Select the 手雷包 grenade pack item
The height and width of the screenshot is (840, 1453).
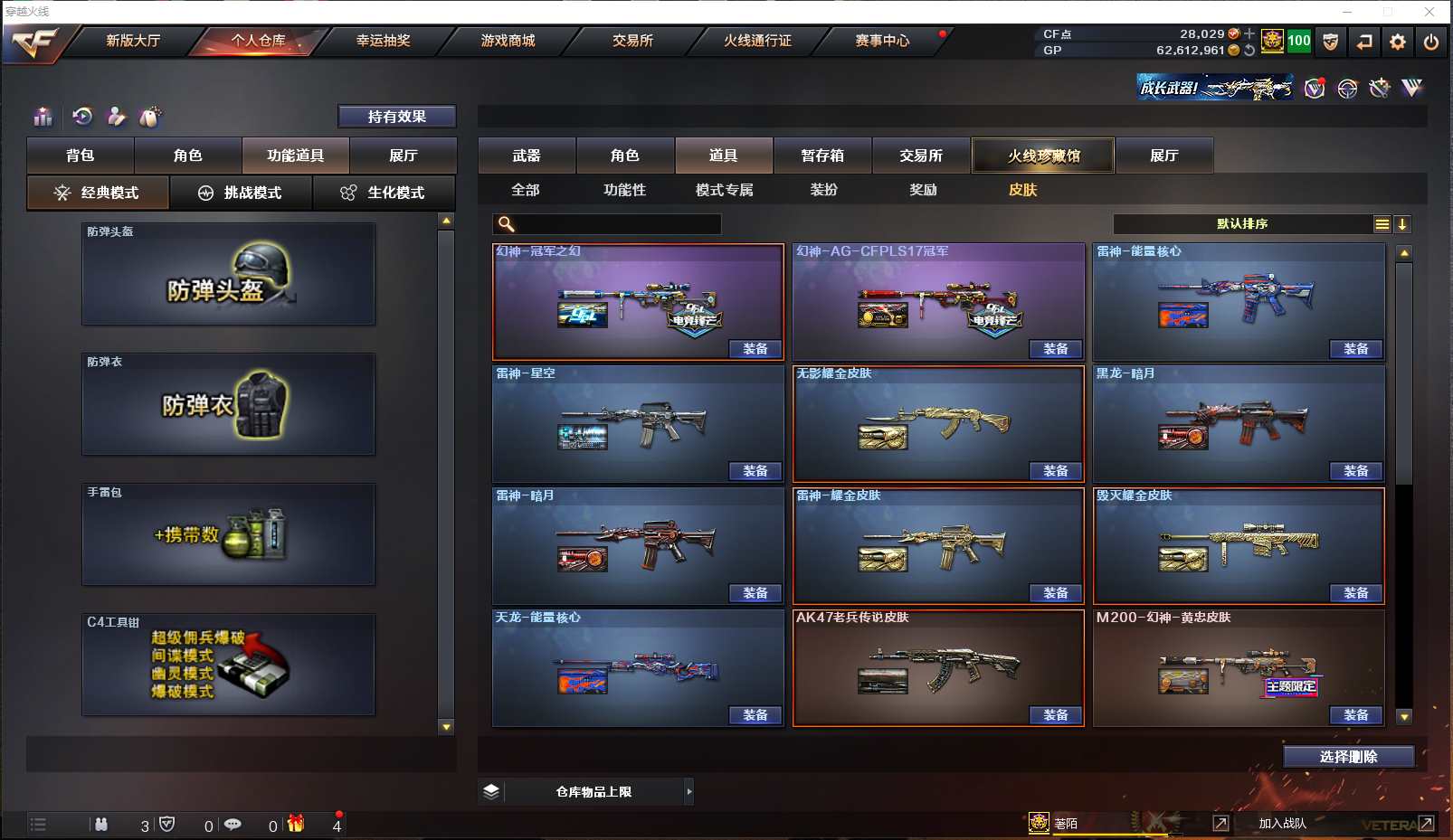228,534
